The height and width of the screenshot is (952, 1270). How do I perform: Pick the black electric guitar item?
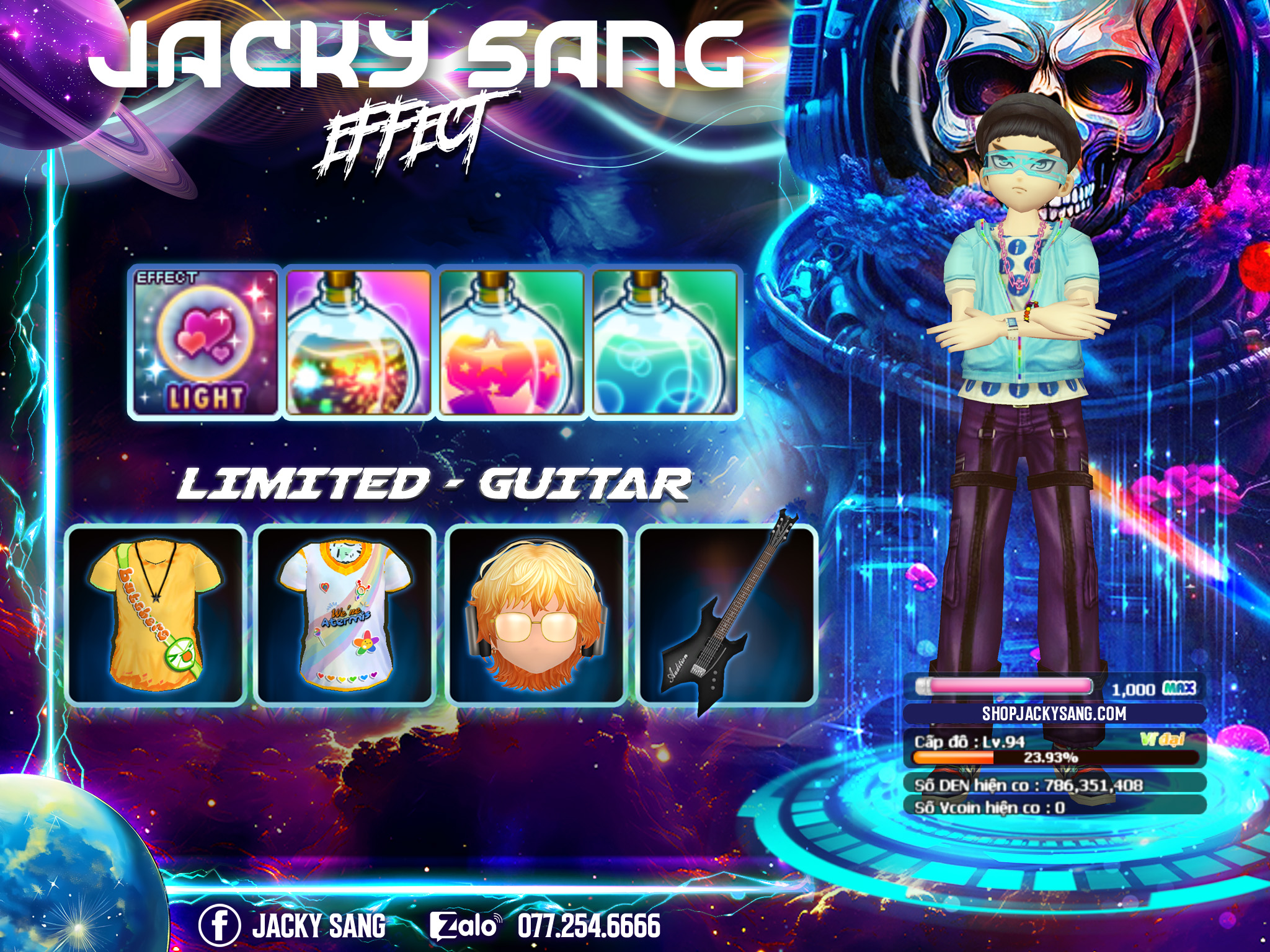coord(727,615)
